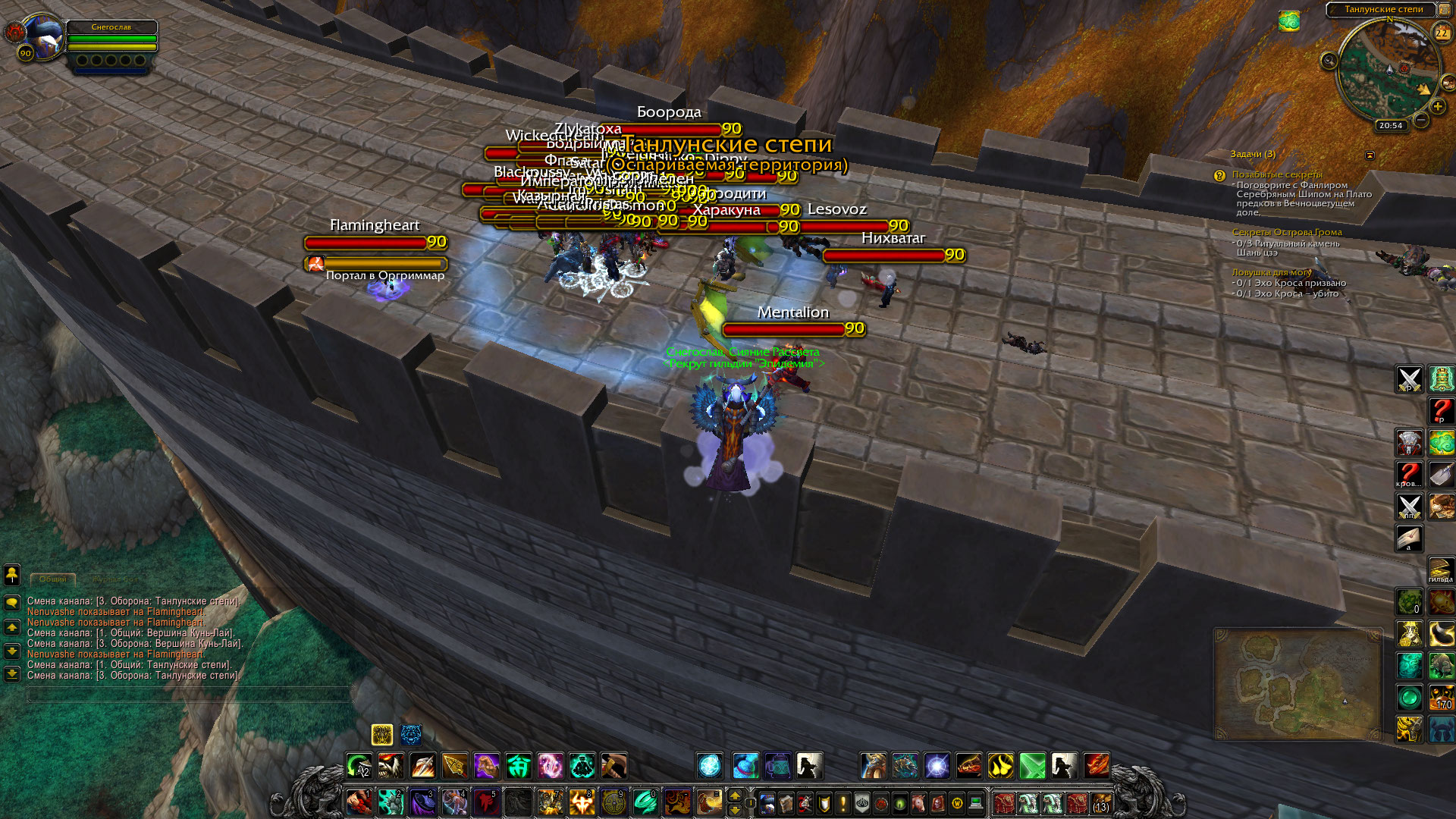Open the Танлунские степи zone world map button

(x=1383, y=9)
